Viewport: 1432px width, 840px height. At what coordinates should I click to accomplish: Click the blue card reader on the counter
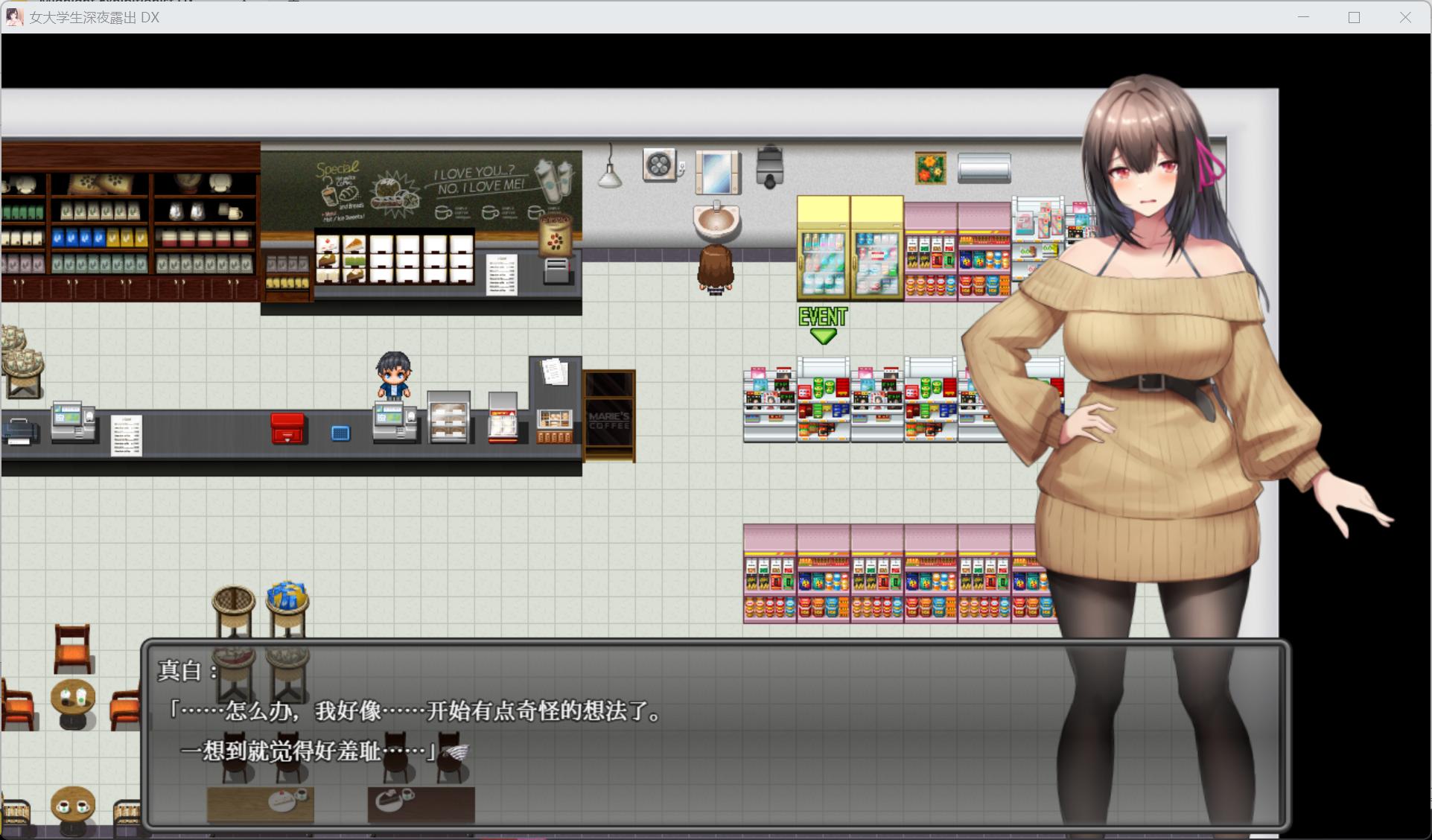[x=340, y=432]
